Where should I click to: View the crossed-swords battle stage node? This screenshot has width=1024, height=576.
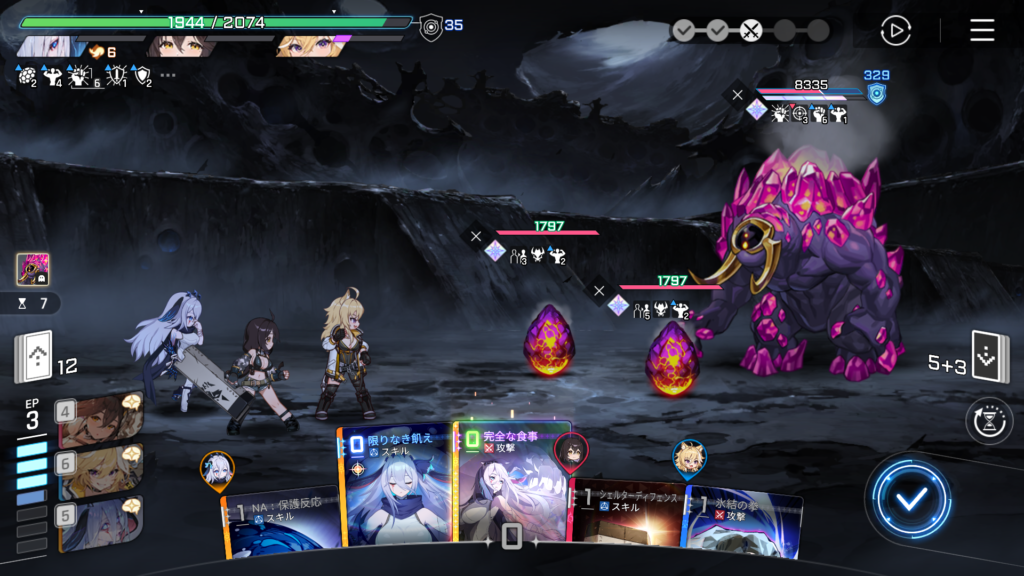tap(751, 30)
